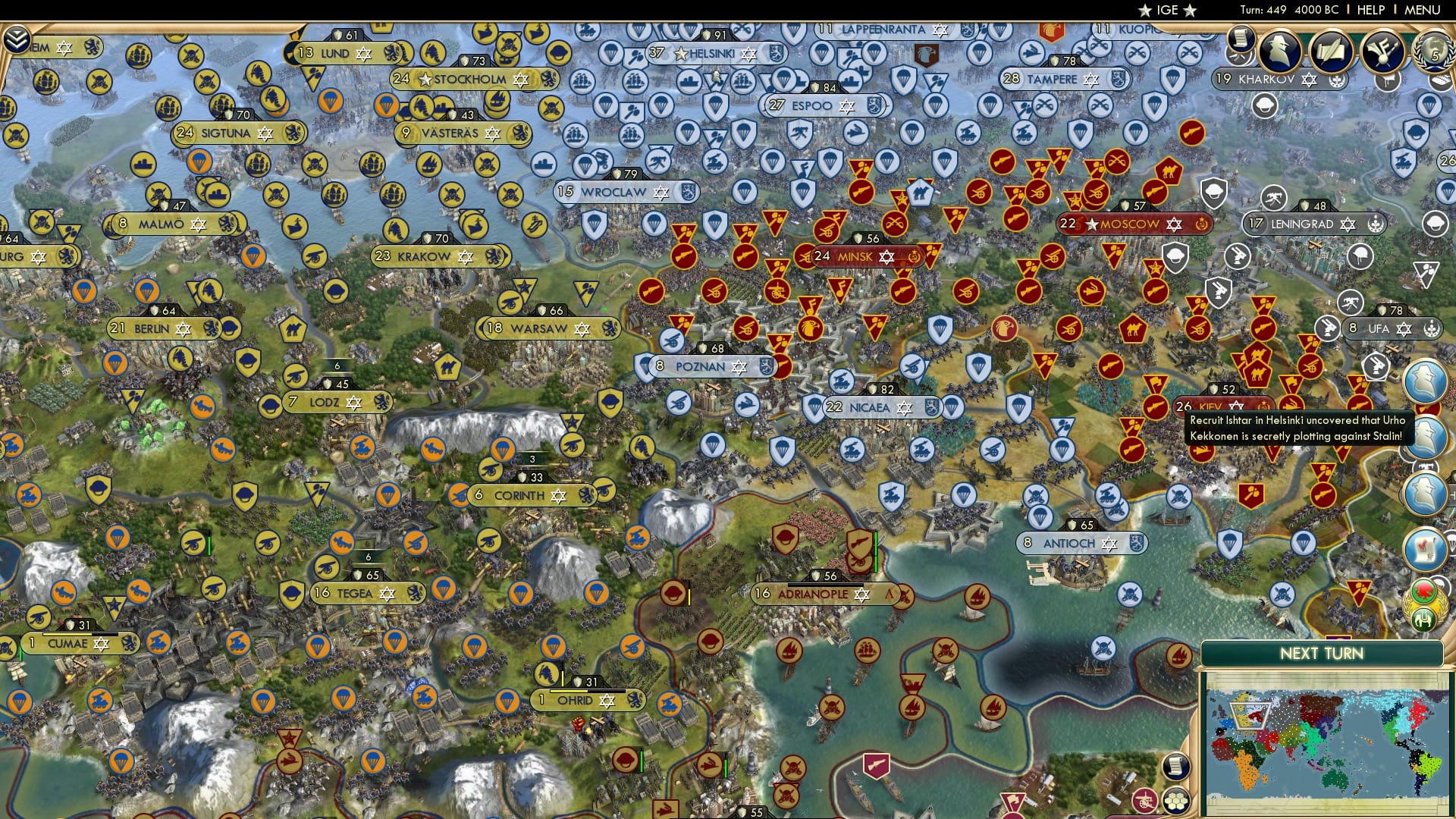This screenshot has width=1456, height=819.
Task: Open the Espionage overview spy icon
Action: [x=1280, y=51]
